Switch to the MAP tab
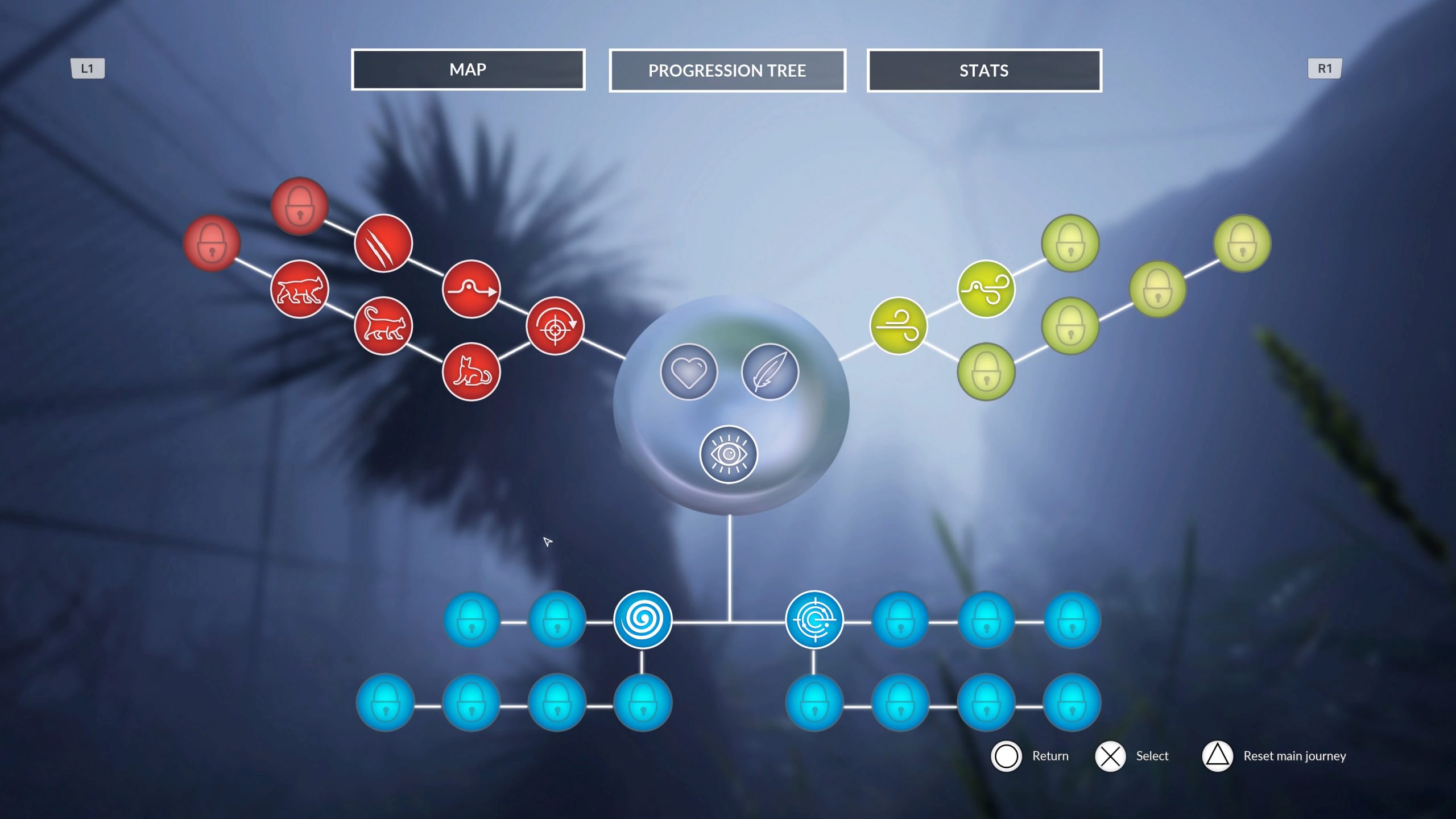1456x819 pixels. point(468,70)
